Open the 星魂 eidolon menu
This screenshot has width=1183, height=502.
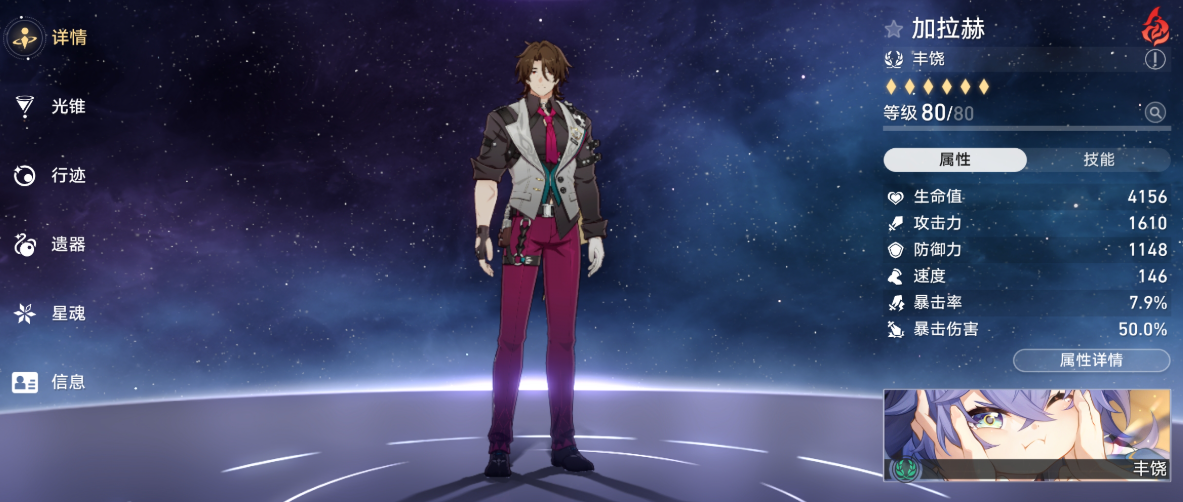click(50, 313)
